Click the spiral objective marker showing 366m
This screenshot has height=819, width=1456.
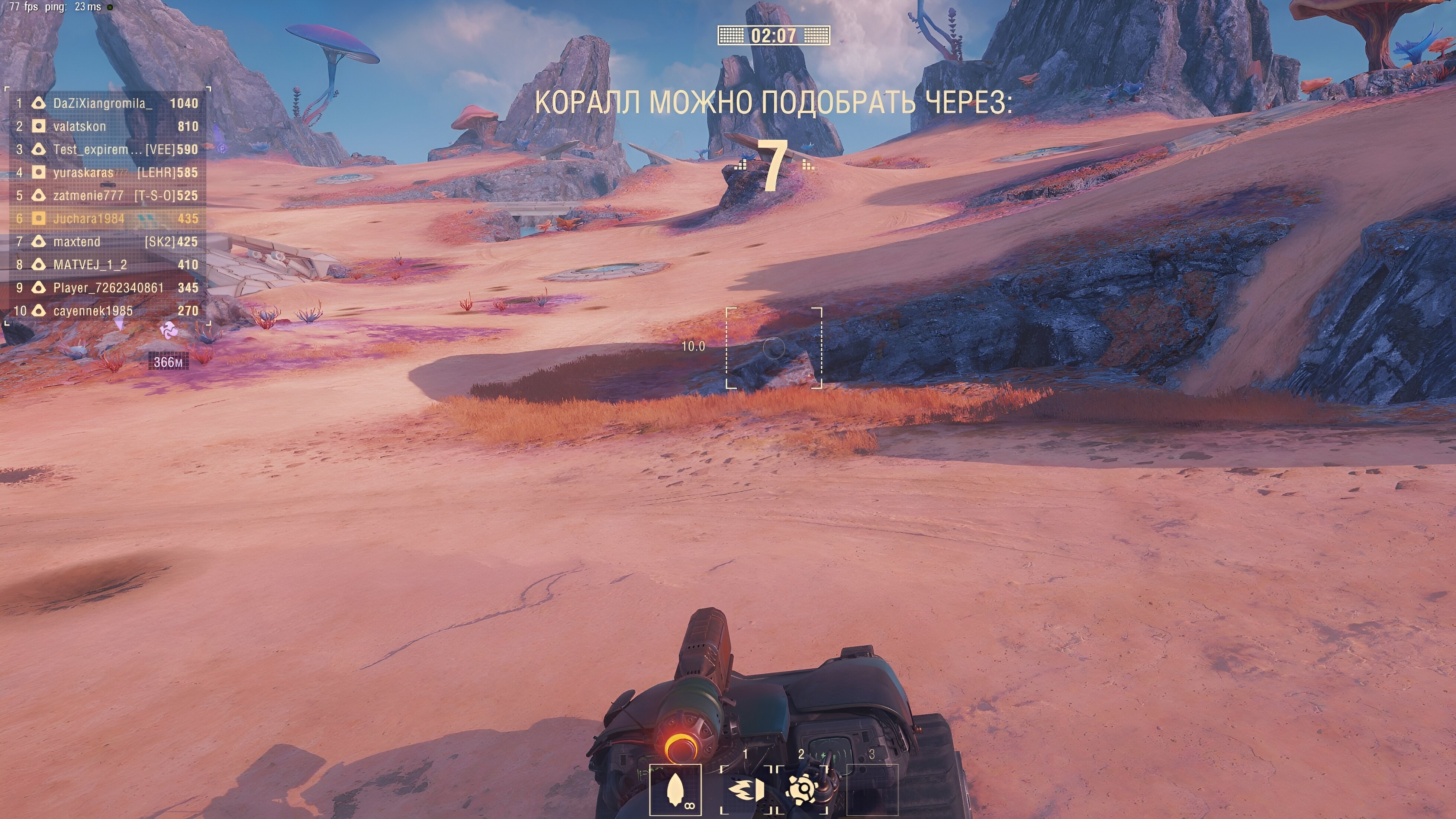168,331
